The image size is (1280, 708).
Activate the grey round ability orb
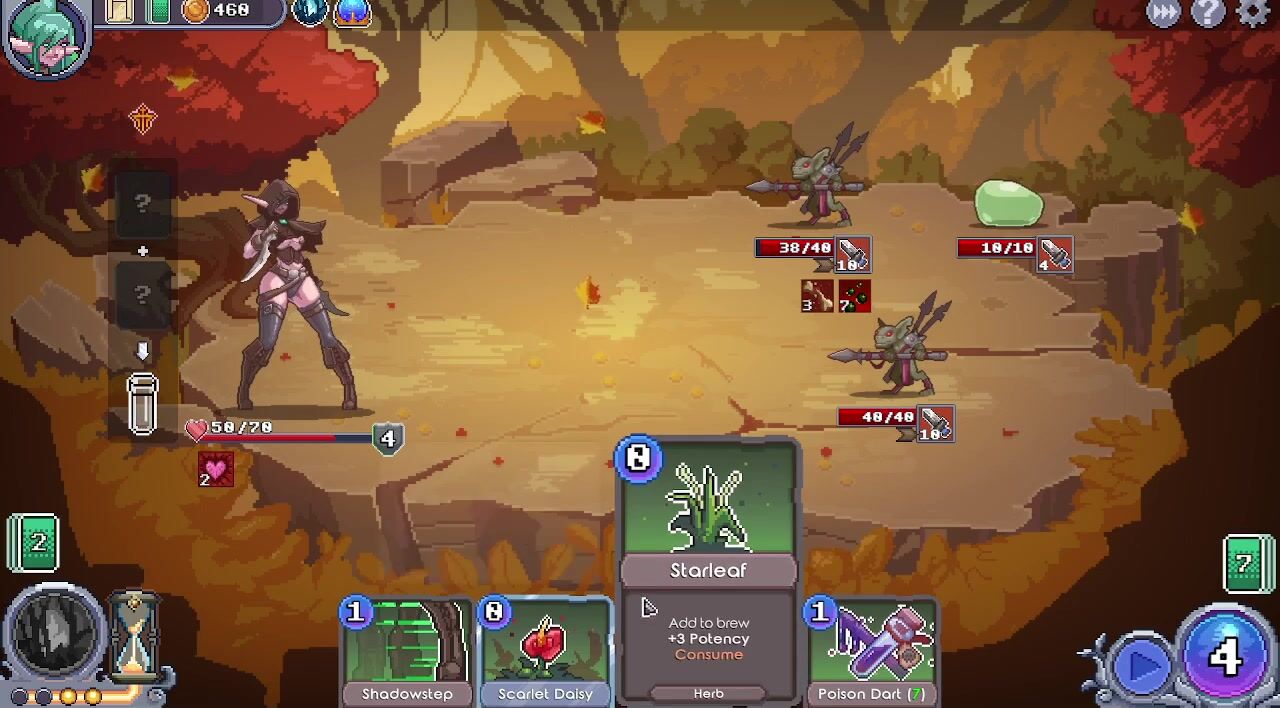(56, 632)
